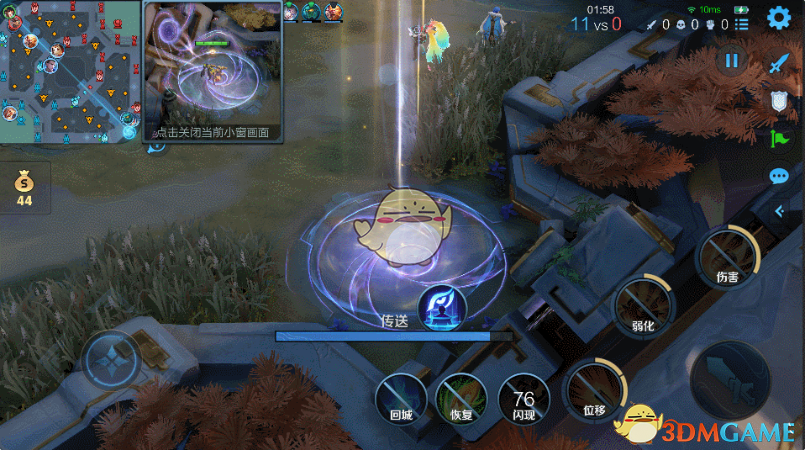Image resolution: width=806 pixels, height=451 pixels.
Task: Select the blue sword icon
Action: pyautogui.click(x=779, y=62)
